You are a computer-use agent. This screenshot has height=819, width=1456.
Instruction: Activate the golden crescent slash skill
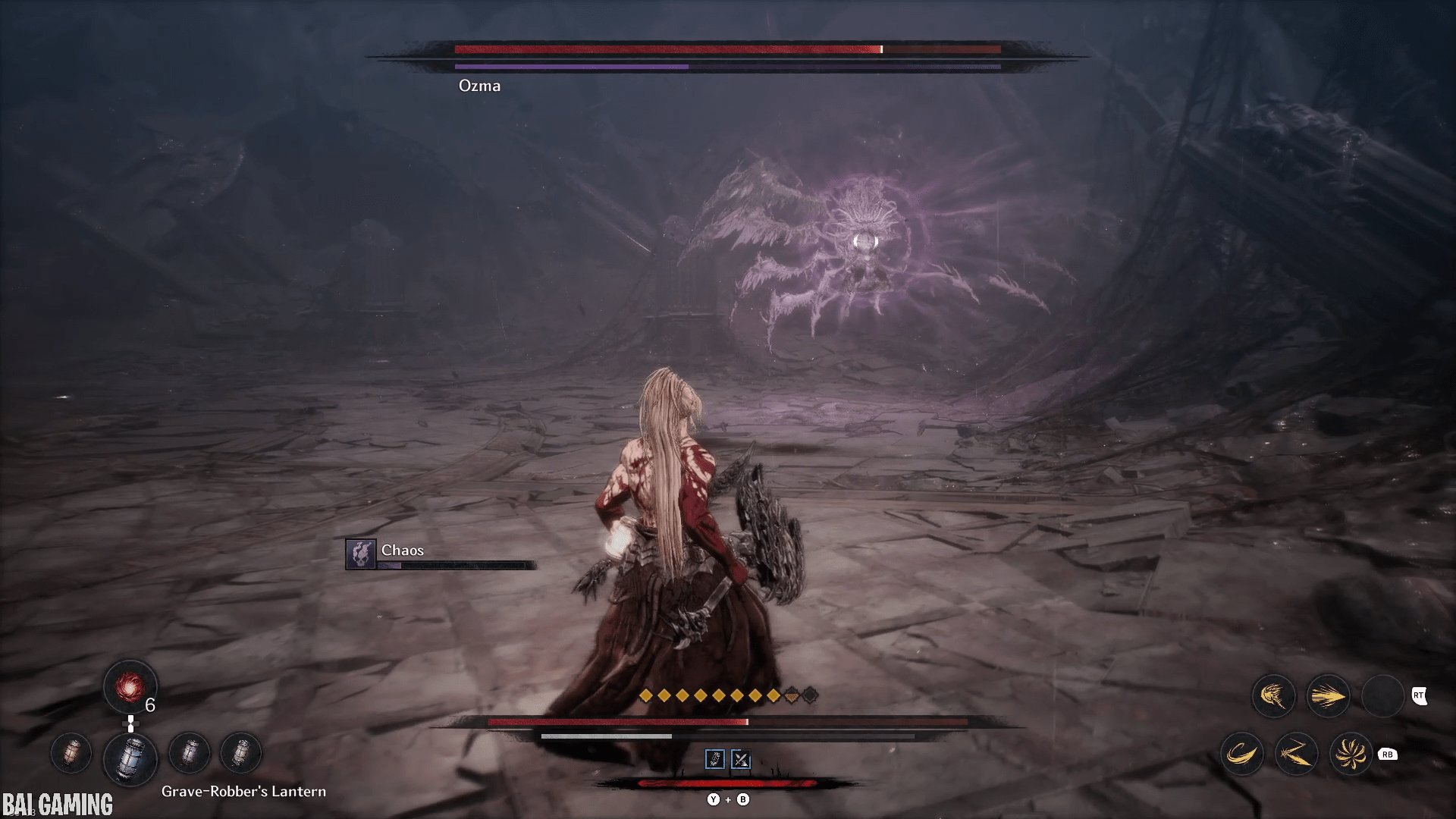(1241, 754)
